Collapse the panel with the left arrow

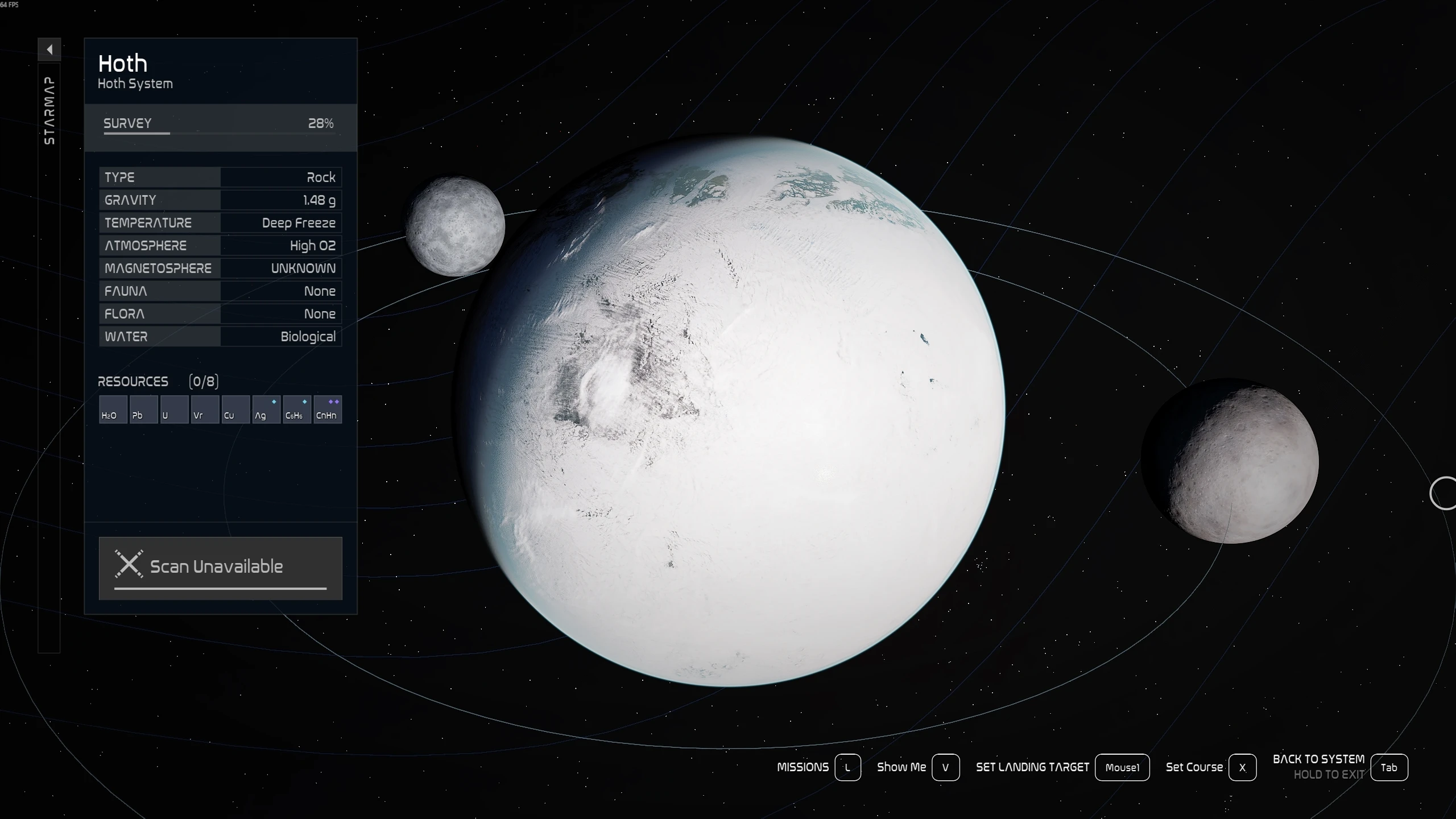point(49,49)
